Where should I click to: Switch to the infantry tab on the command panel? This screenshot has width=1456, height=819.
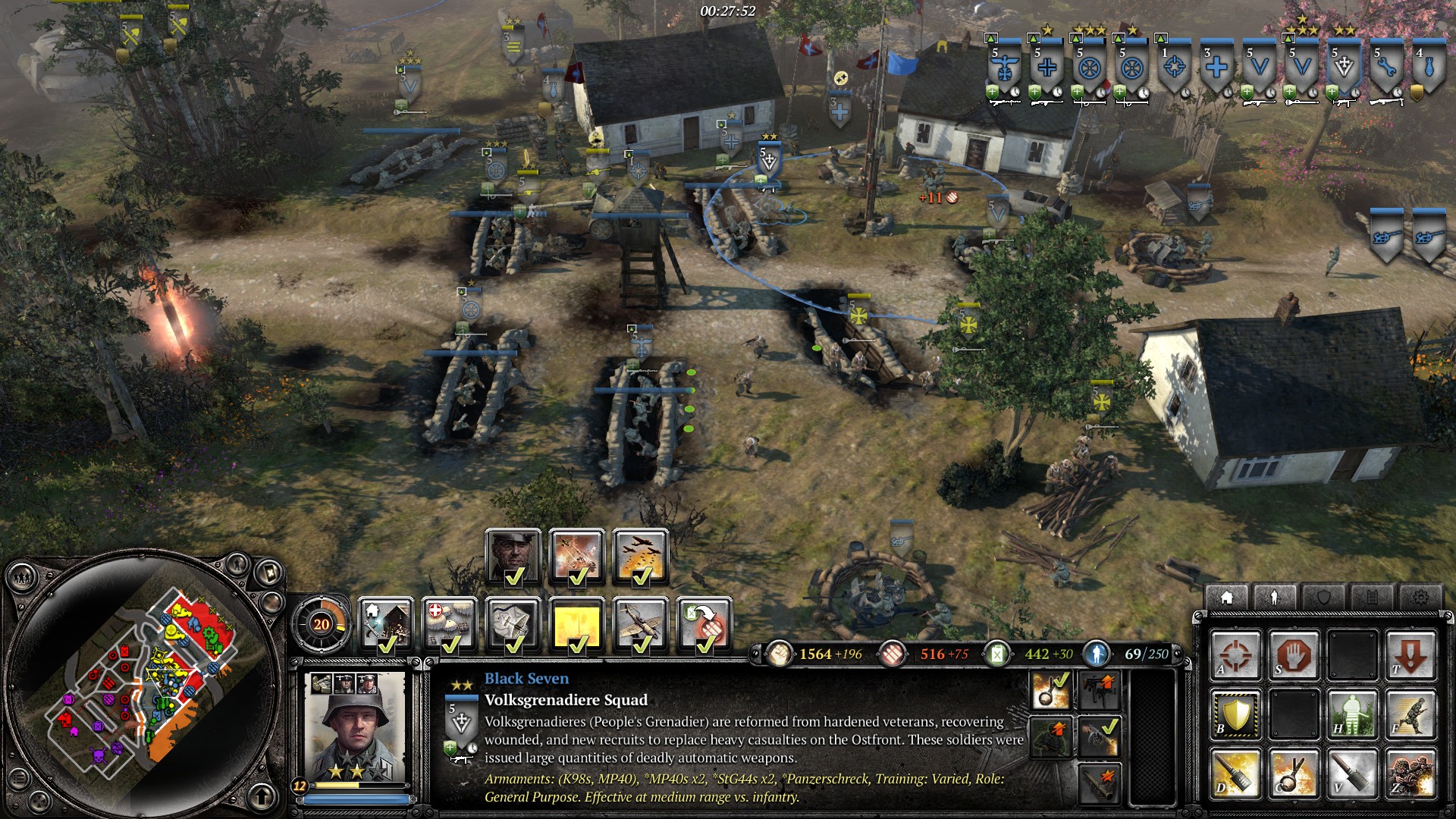click(x=1274, y=598)
